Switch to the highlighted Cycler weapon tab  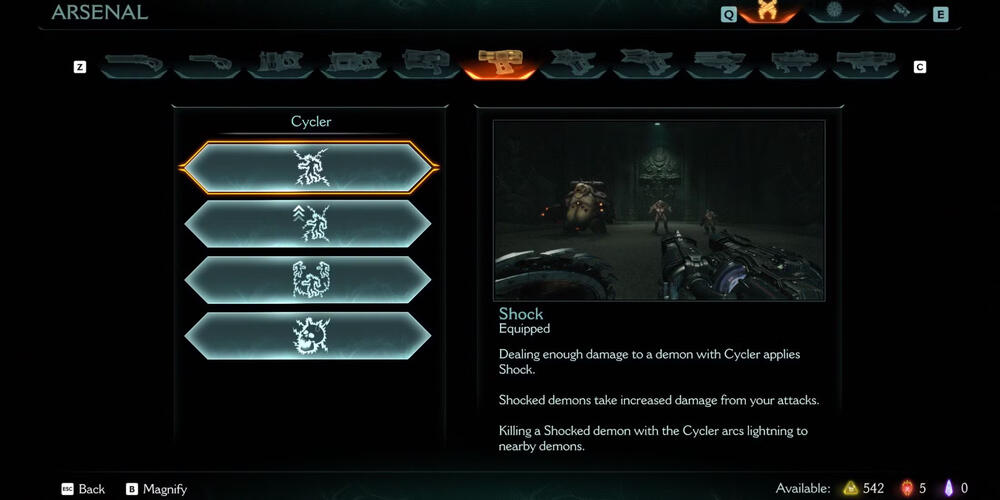pos(499,63)
